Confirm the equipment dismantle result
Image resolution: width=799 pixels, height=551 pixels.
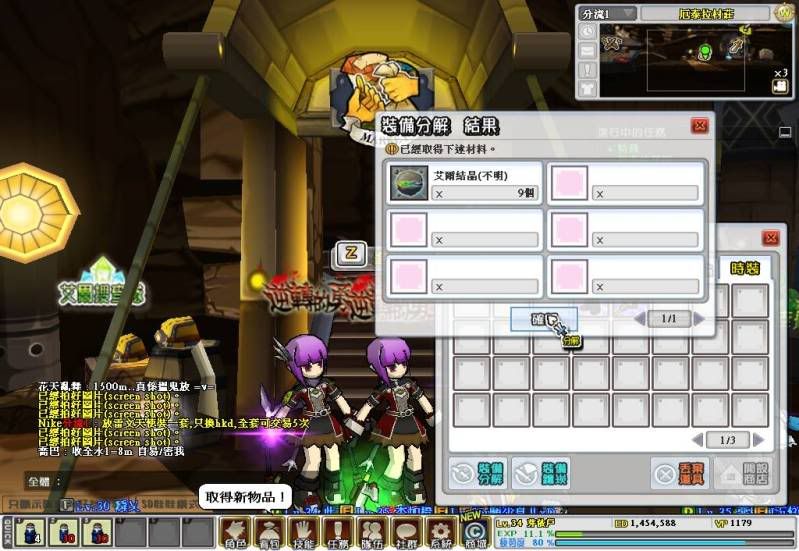543,318
